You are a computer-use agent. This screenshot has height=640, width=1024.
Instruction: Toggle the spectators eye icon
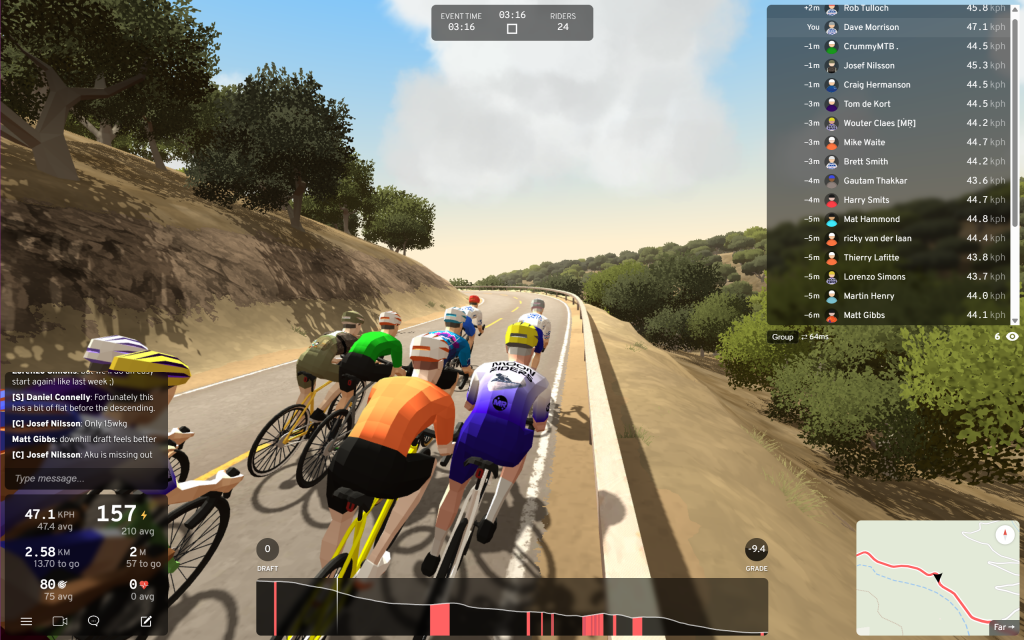tap(1012, 337)
